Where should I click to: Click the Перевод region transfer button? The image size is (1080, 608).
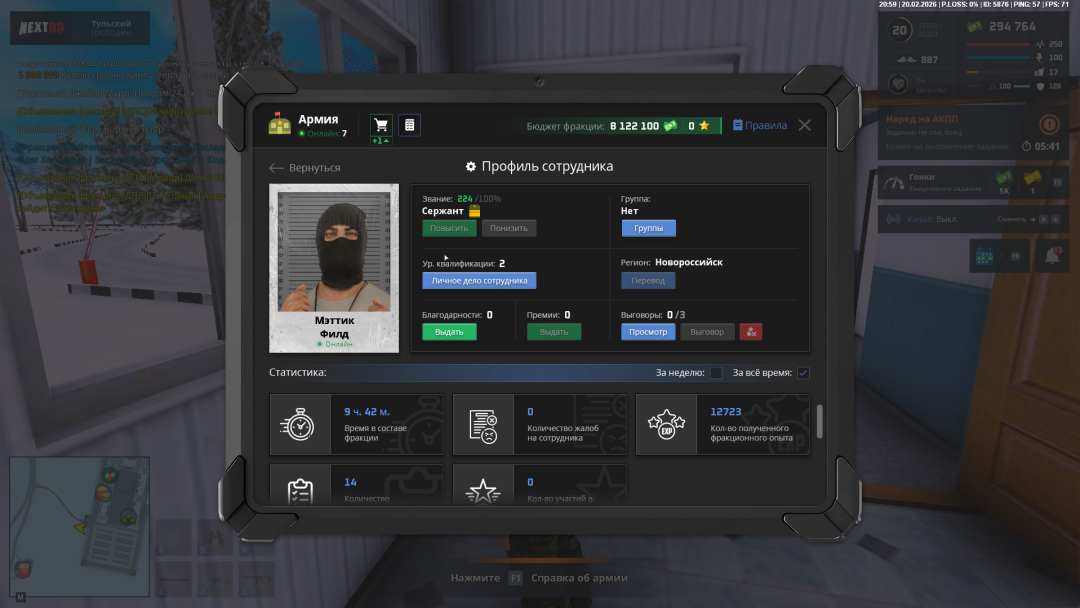648,281
